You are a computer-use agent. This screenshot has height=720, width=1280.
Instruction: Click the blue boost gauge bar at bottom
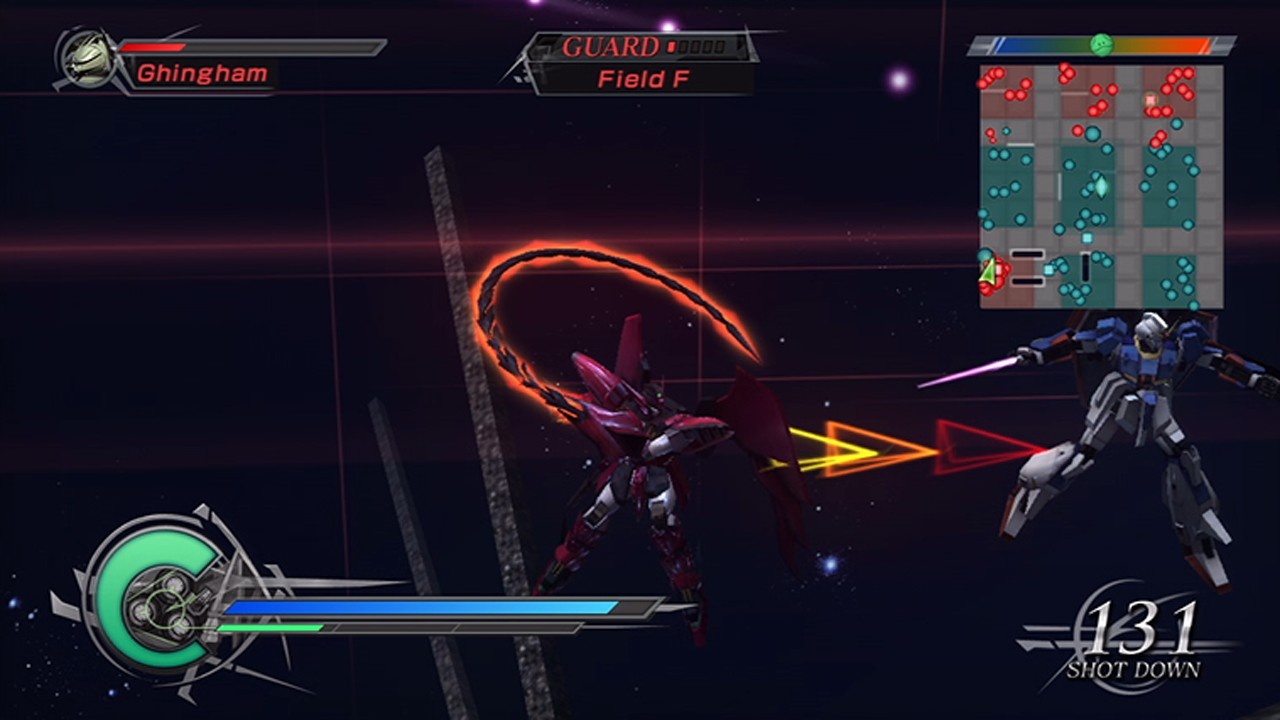(x=420, y=607)
